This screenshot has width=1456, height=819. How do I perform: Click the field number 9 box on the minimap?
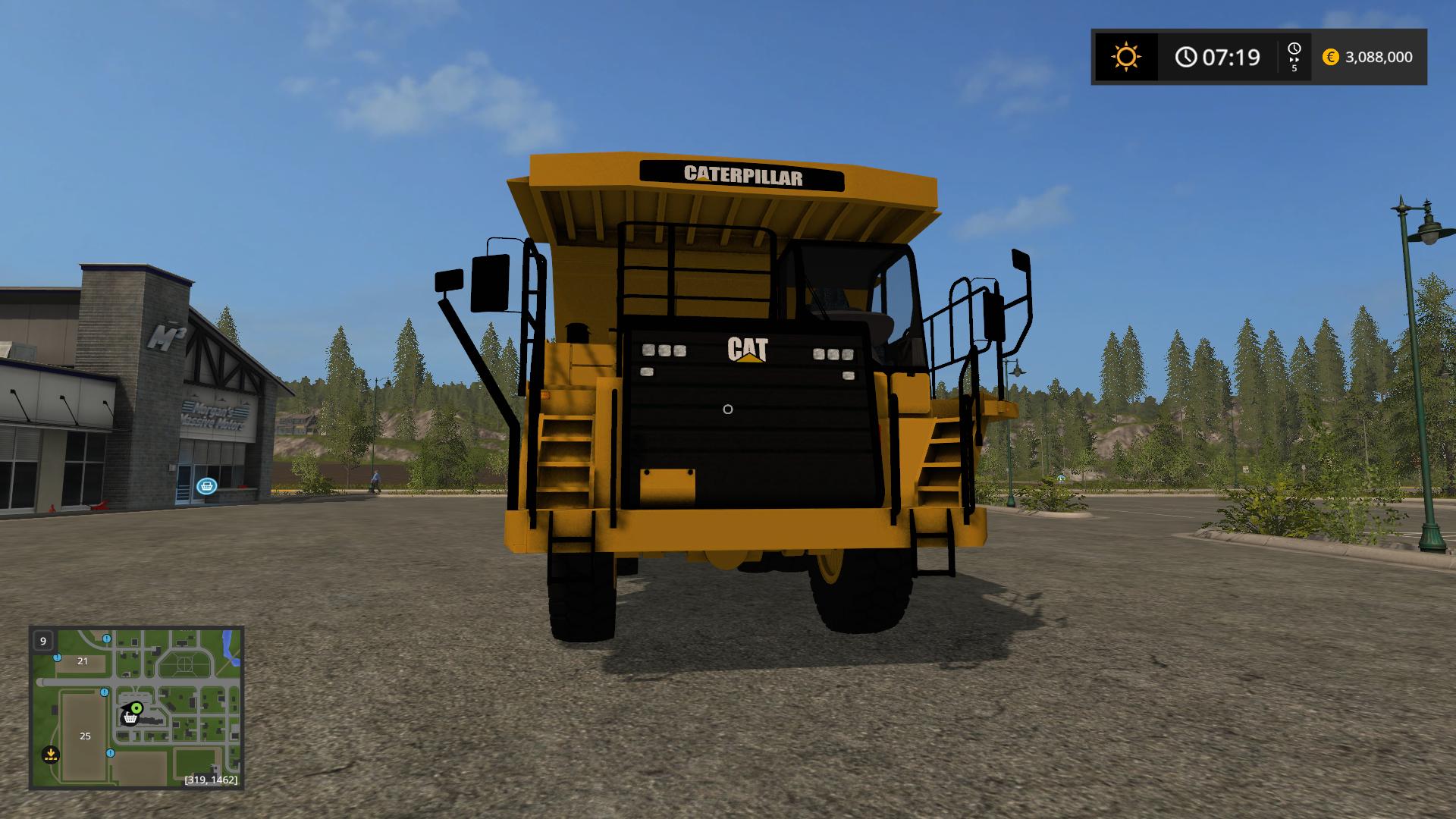pos(43,641)
